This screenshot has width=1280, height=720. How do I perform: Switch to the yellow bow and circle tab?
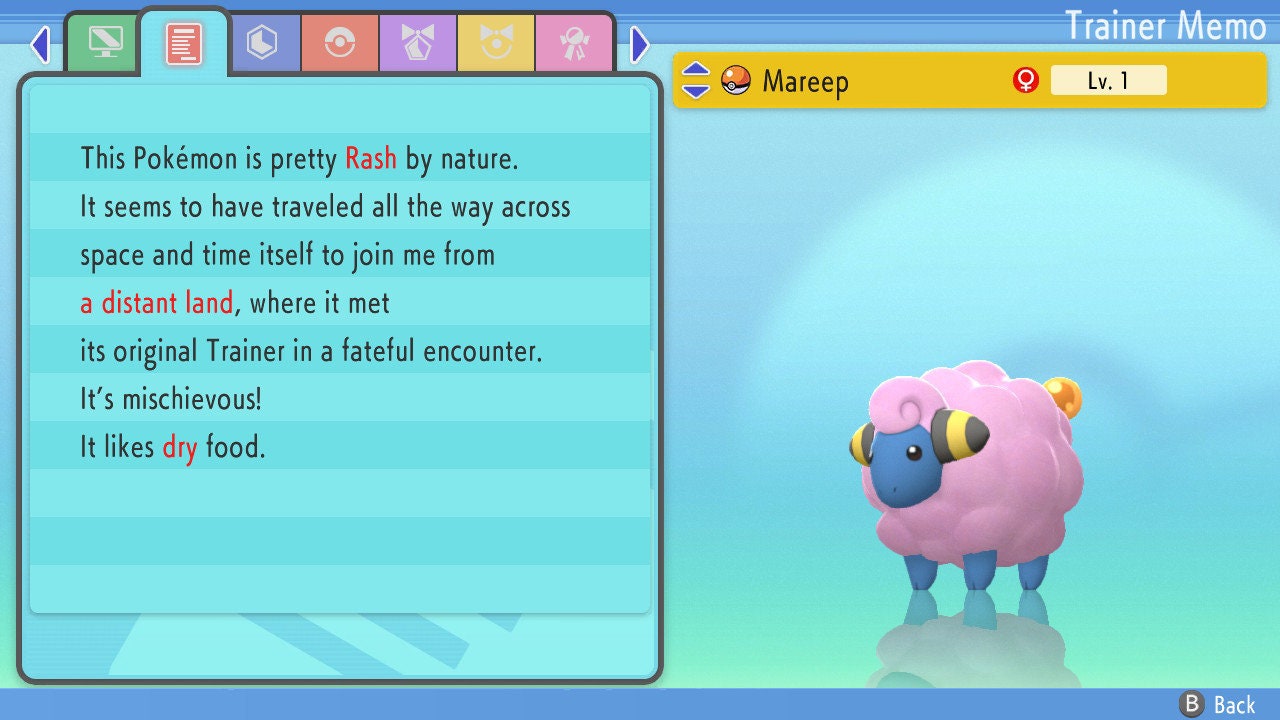pyautogui.click(x=496, y=43)
